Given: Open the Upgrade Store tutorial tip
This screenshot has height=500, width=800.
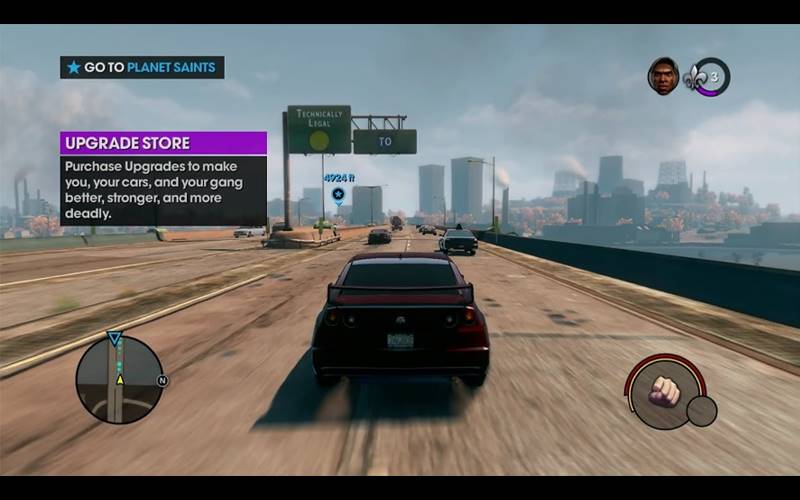Looking at the screenshot, I should point(163,143).
